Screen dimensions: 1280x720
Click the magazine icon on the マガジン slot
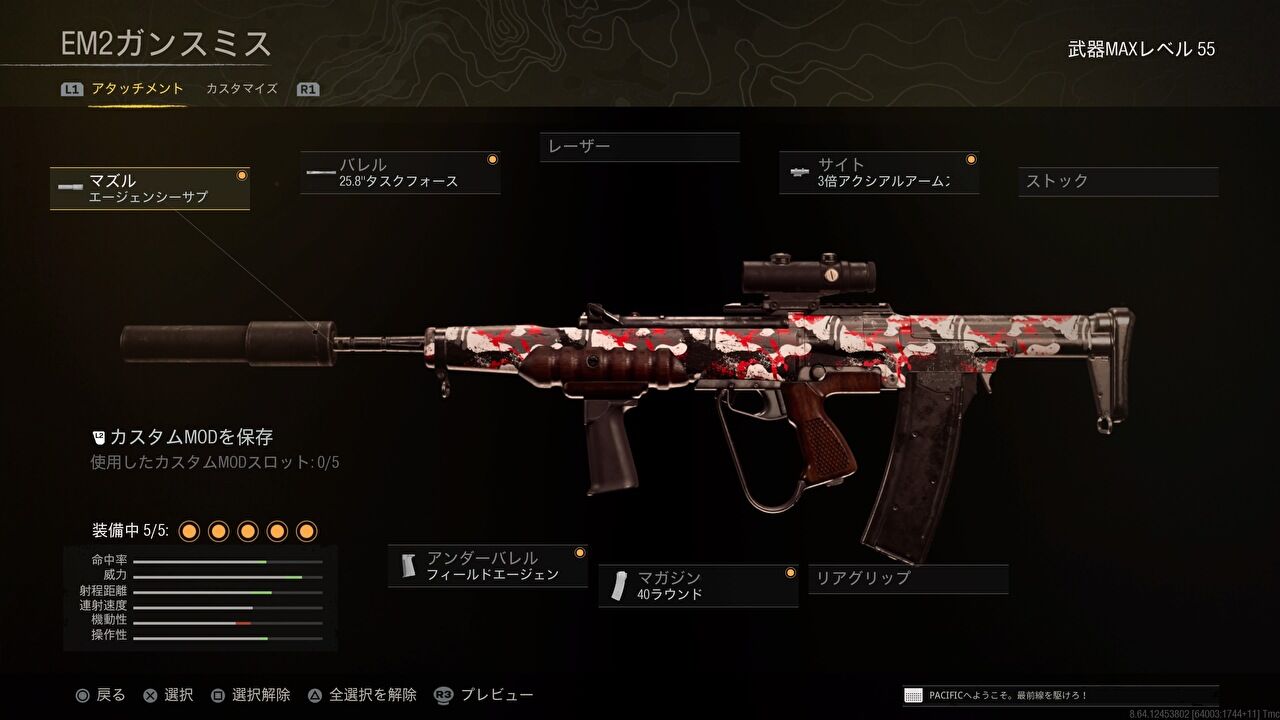tap(618, 583)
